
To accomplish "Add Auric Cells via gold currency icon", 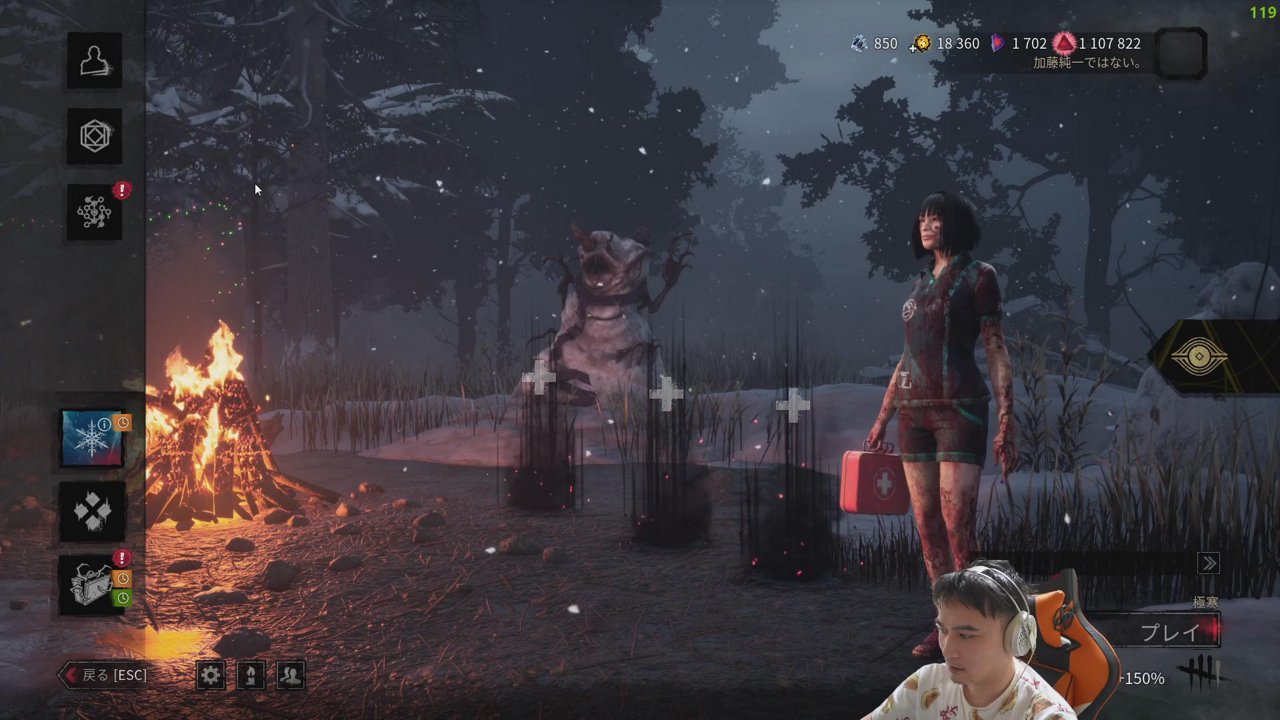I will pyautogui.click(x=920, y=43).
